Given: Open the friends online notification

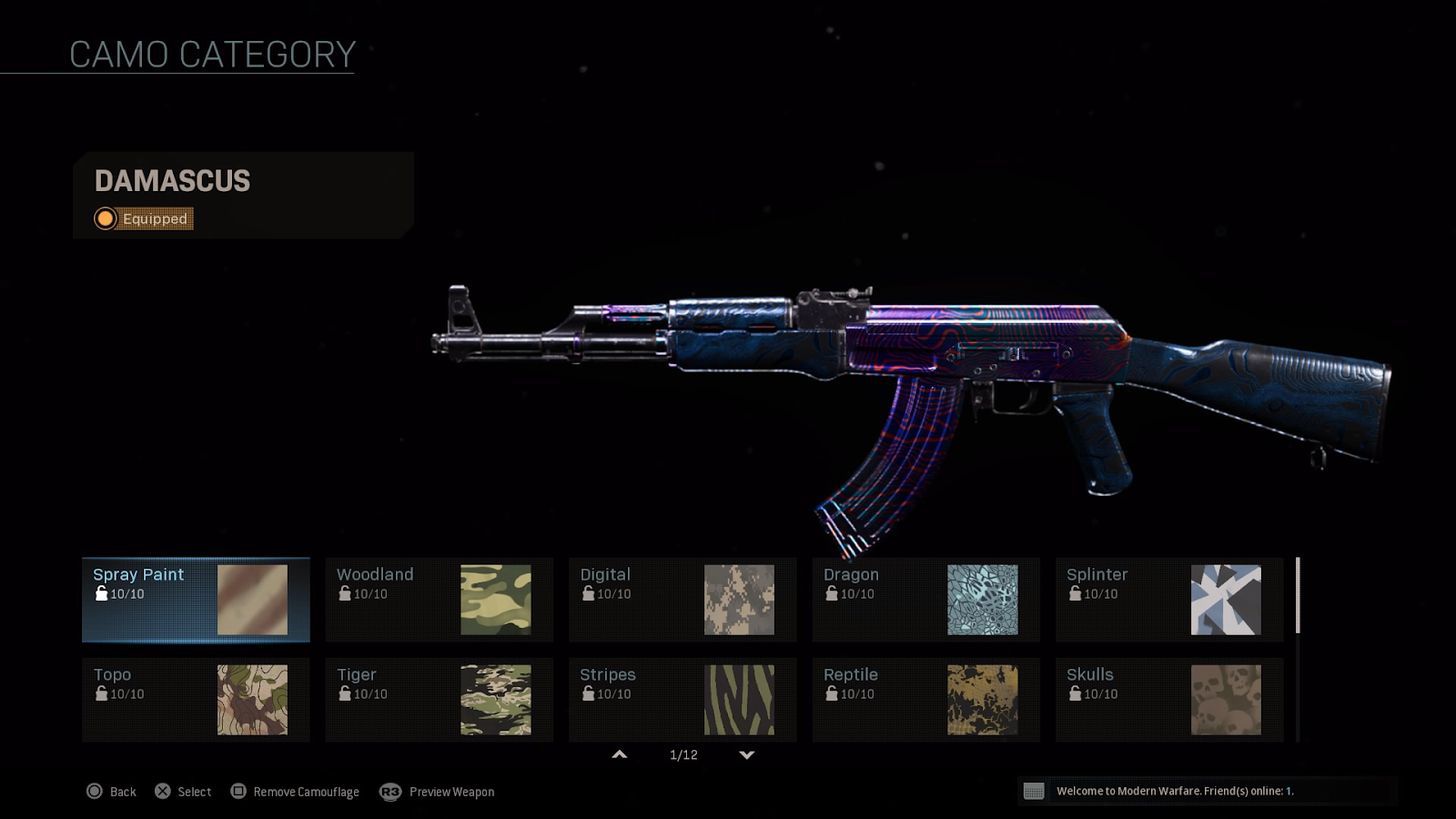Looking at the screenshot, I should pos(1174,791).
